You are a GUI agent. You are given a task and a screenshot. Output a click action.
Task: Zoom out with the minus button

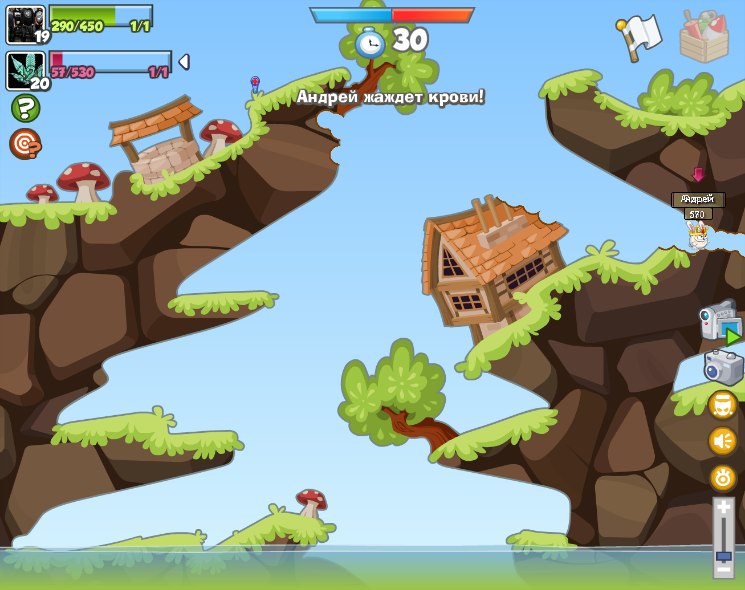(x=724, y=571)
